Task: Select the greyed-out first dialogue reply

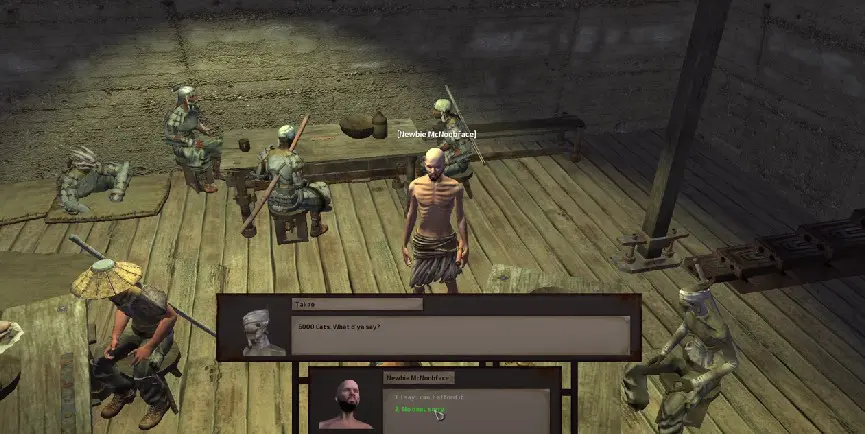Action: pyautogui.click(x=426, y=397)
